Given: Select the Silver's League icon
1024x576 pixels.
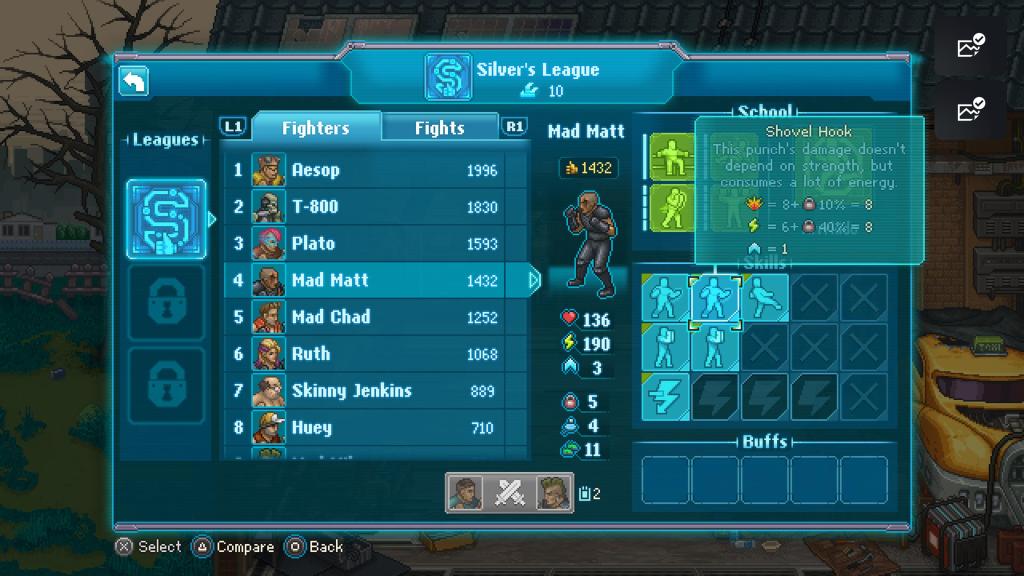Looking at the screenshot, I should click(x=166, y=219).
